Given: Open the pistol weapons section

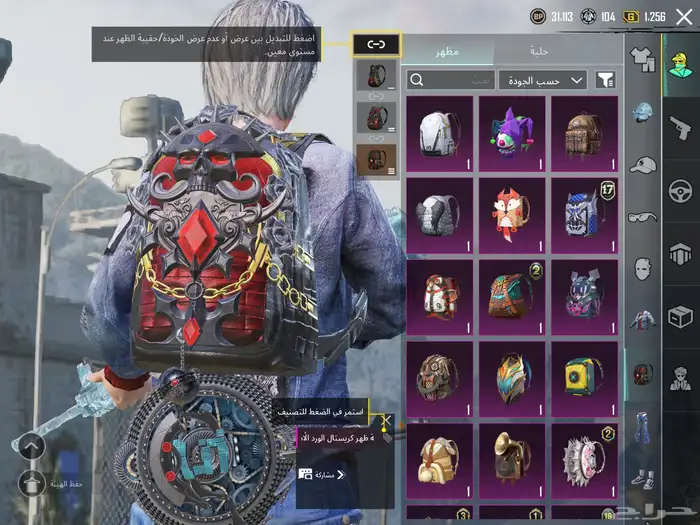Looking at the screenshot, I should pos(680,127).
